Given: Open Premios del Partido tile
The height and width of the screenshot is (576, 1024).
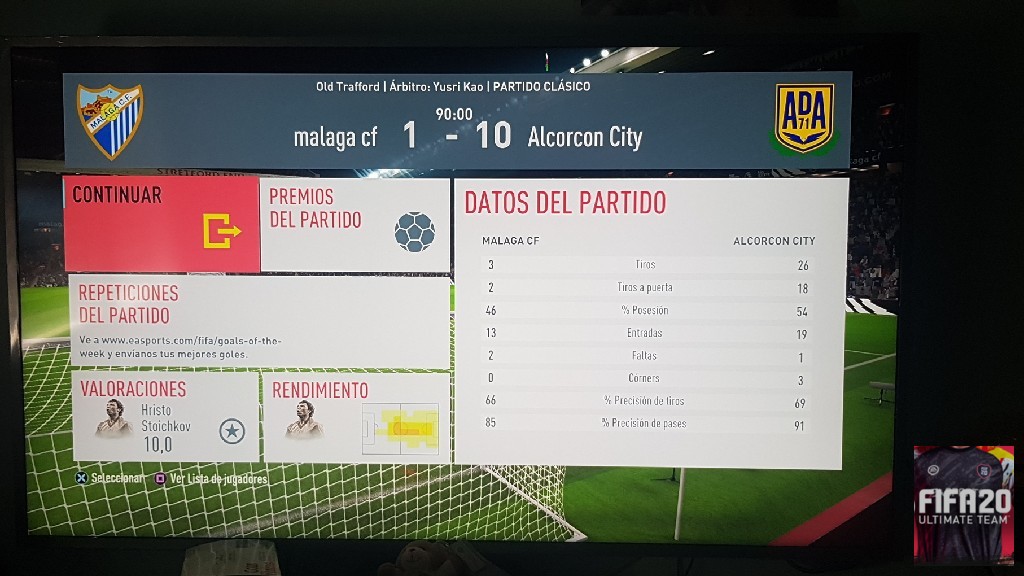Looking at the screenshot, I should 355,225.
